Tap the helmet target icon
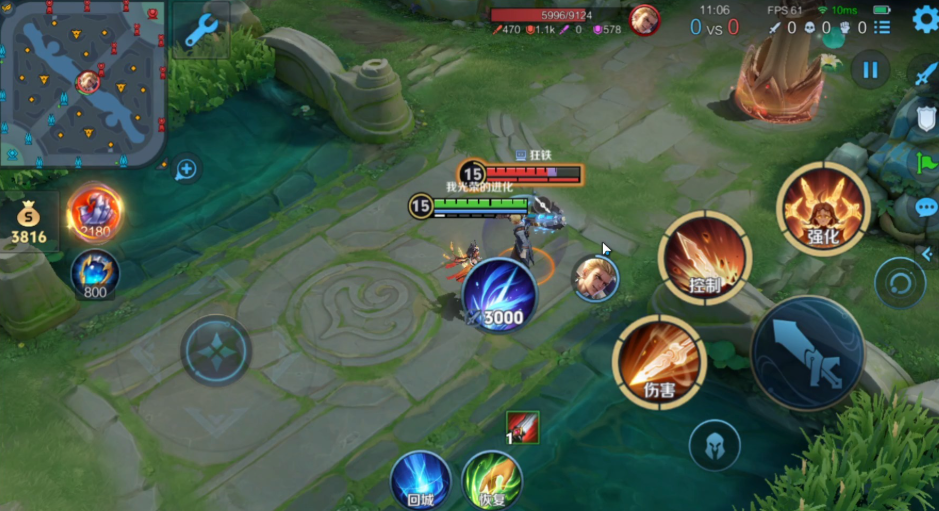This screenshot has width=939, height=511. click(x=714, y=445)
